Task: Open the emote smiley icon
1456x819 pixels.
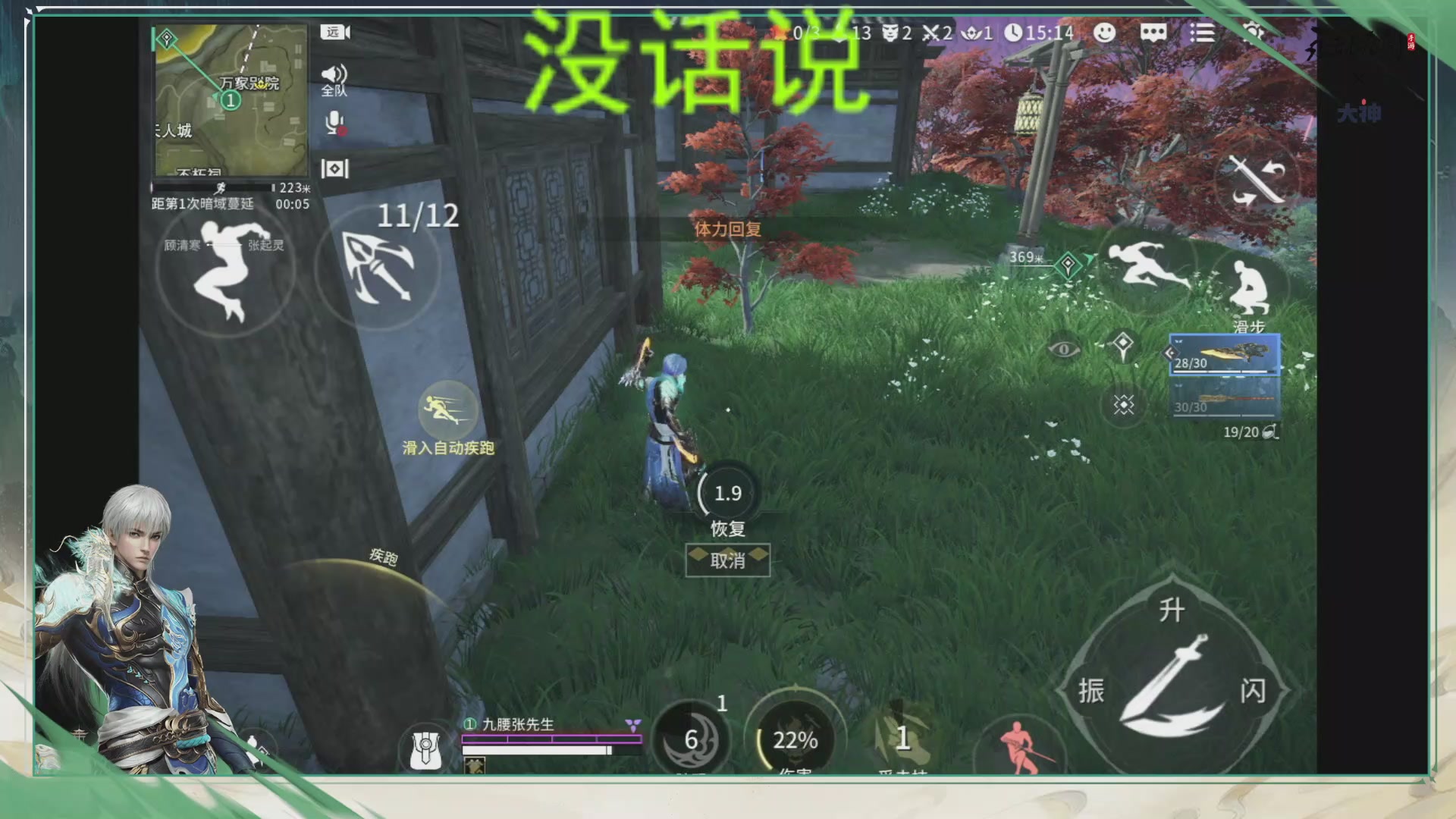Action: click(x=1105, y=33)
